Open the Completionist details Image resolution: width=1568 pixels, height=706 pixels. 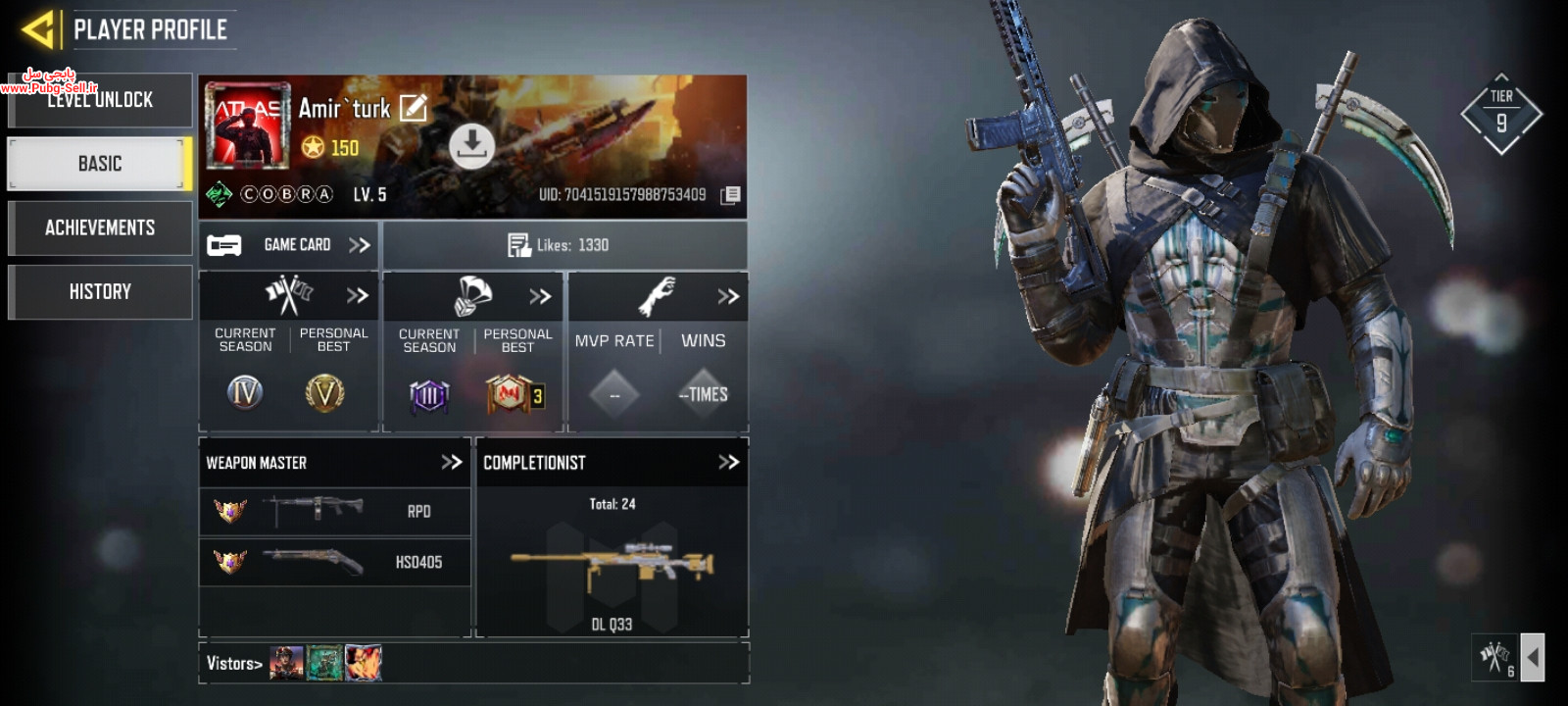tap(728, 462)
